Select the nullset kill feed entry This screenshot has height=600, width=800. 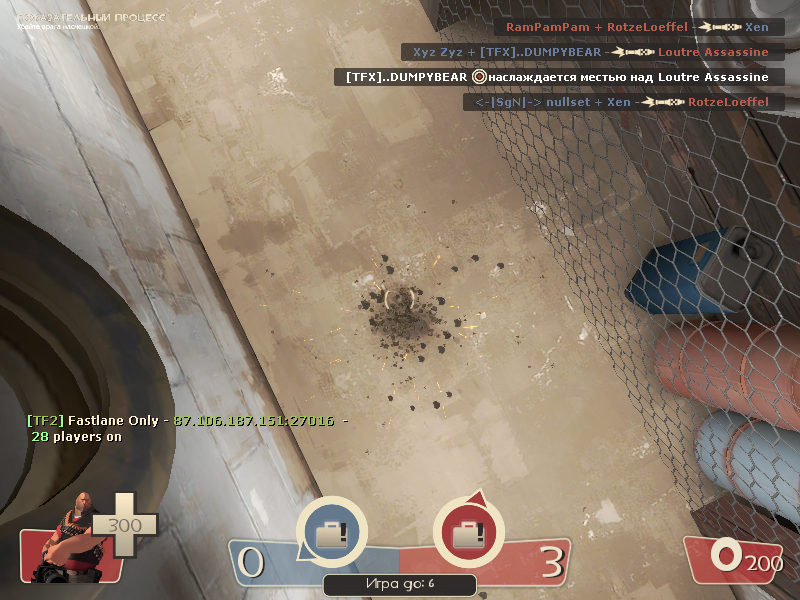click(623, 102)
